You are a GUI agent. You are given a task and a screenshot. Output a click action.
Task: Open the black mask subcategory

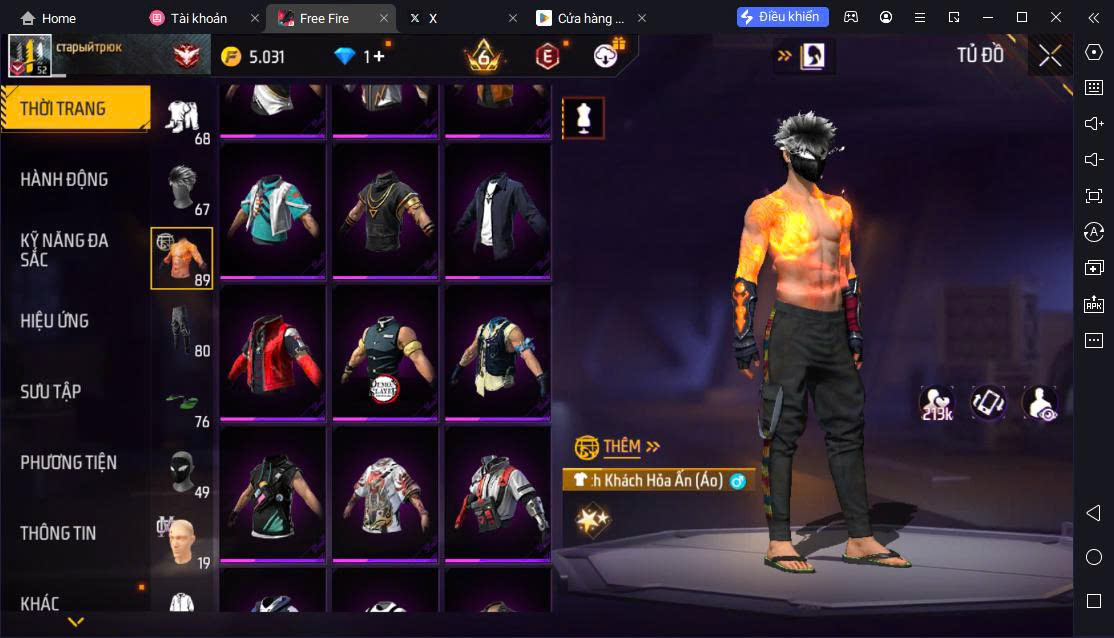181,470
